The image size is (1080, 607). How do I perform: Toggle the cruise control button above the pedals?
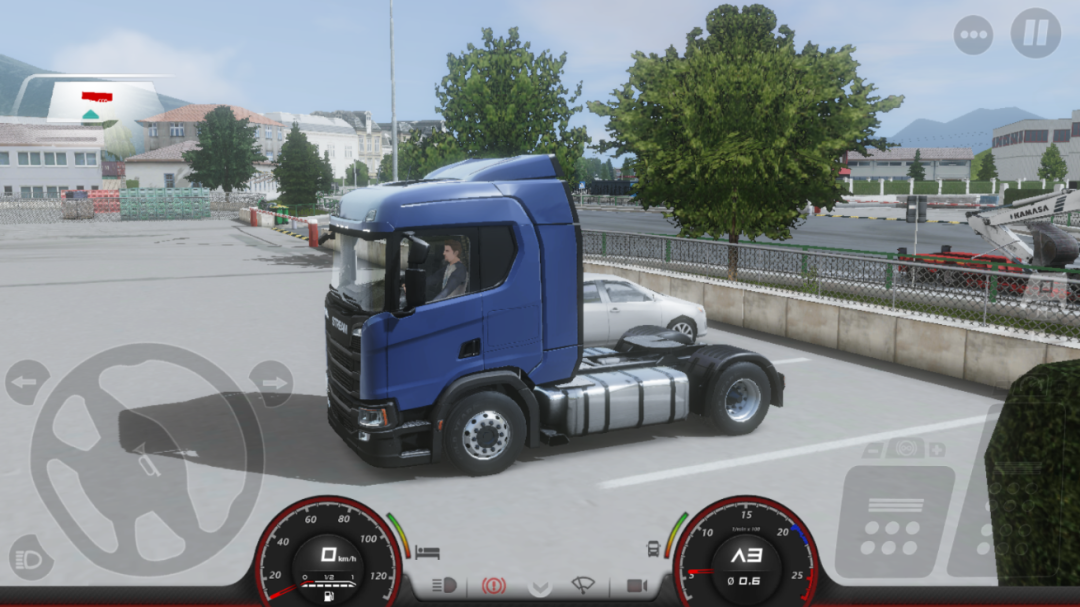tap(904, 449)
